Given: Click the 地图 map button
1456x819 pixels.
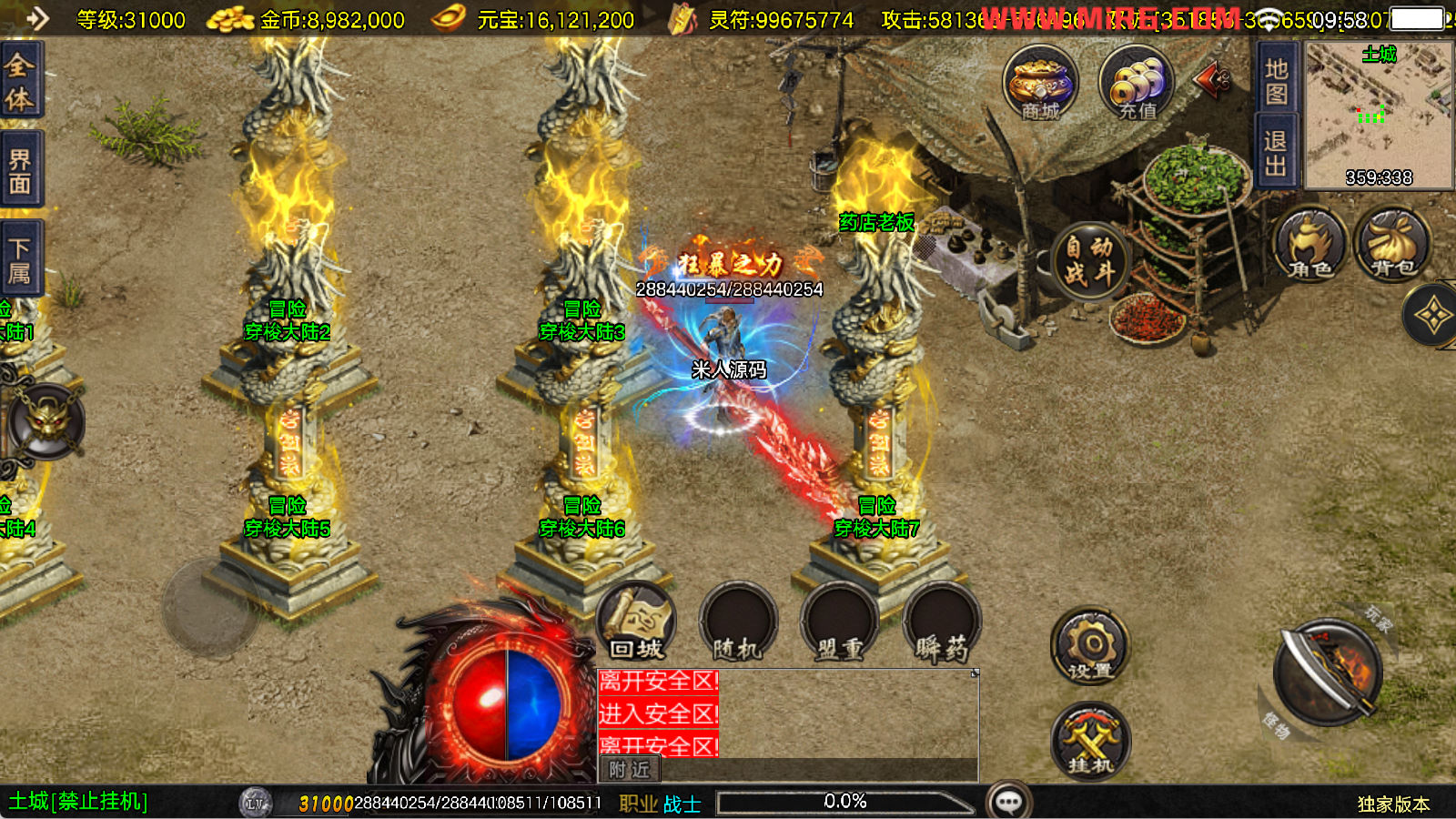Looking at the screenshot, I should [1276, 81].
